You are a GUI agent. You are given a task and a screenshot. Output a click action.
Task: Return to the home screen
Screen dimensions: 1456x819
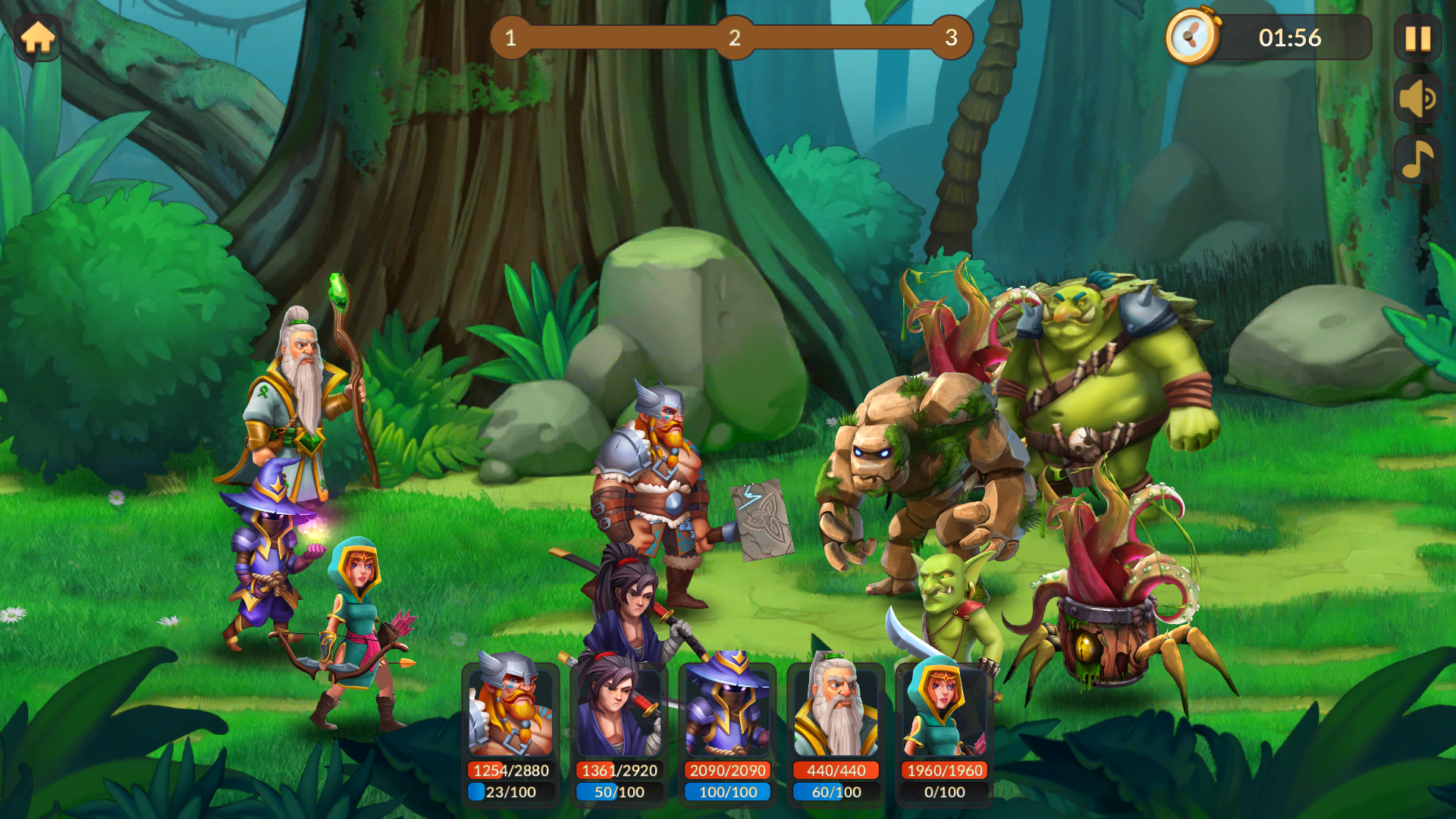(38, 38)
